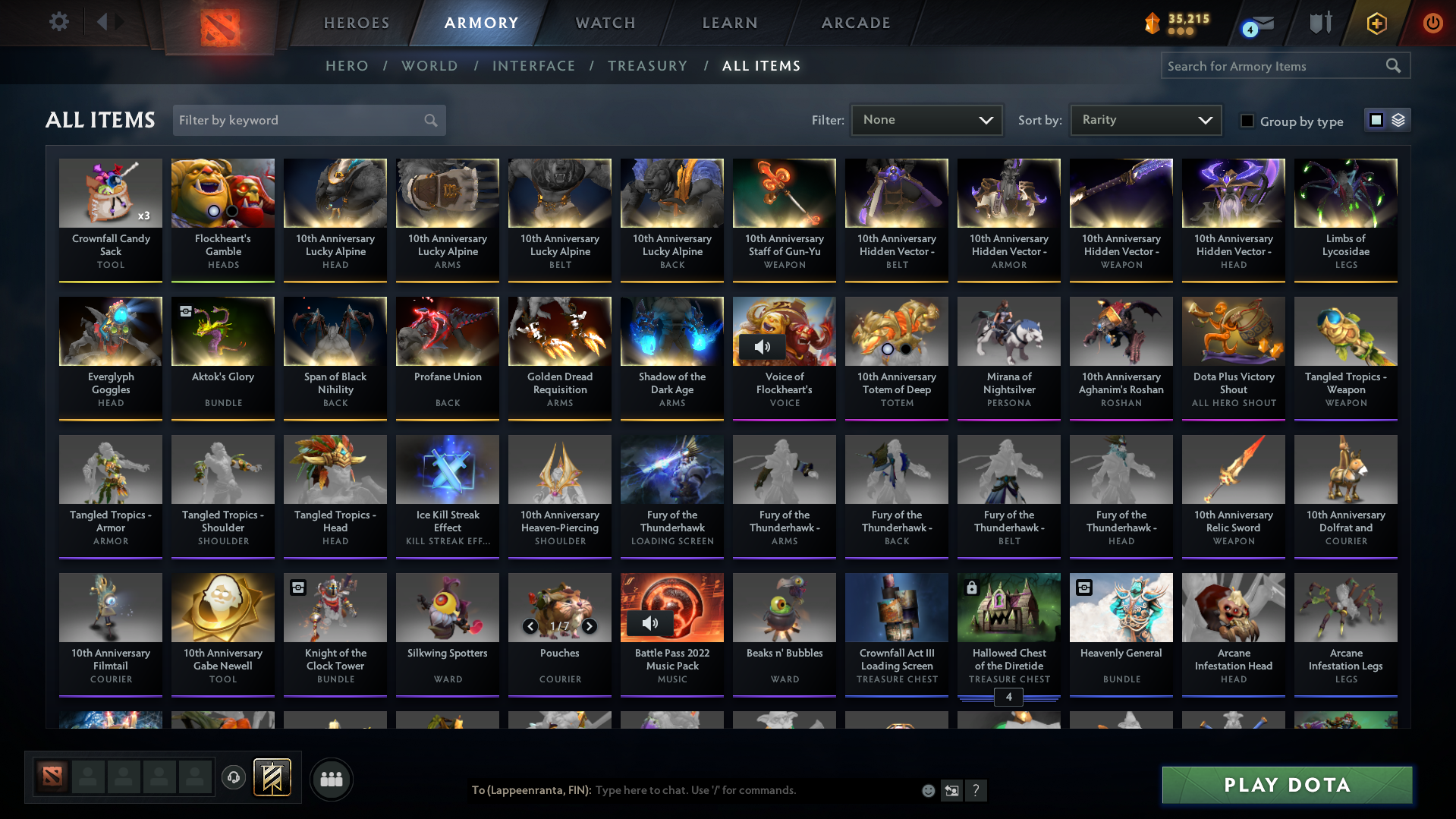Open the Sort by Rarity dropdown
Image resolution: width=1456 pixels, height=819 pixels.
[x=1144, y=119]
